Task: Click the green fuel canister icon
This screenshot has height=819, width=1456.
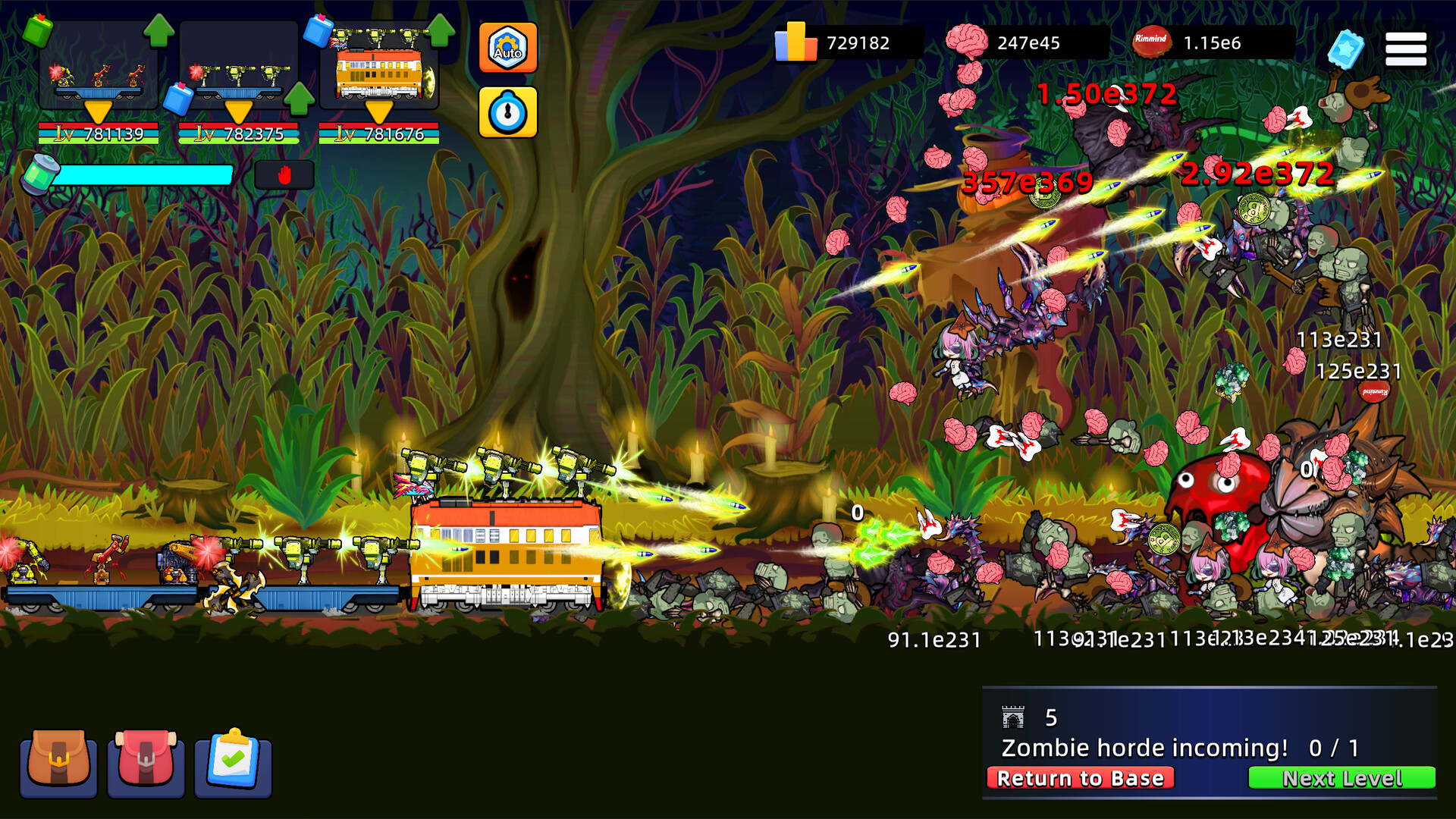Action: [39, 174]
